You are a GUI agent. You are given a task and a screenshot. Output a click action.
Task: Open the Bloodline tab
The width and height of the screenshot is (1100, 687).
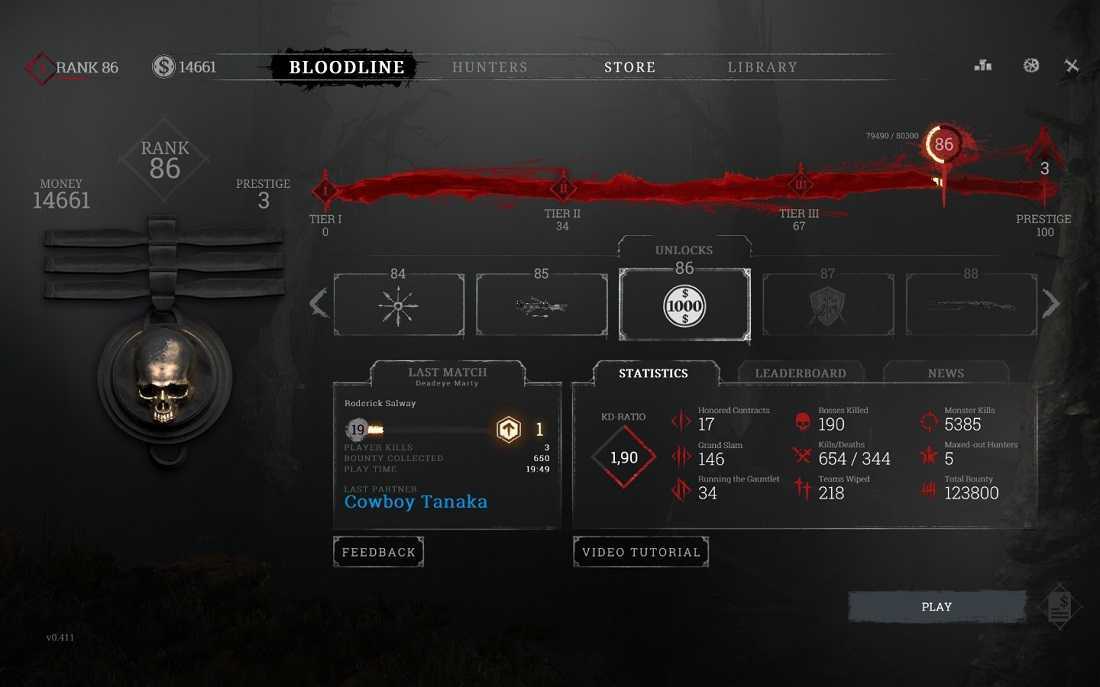tap(346, 68)
